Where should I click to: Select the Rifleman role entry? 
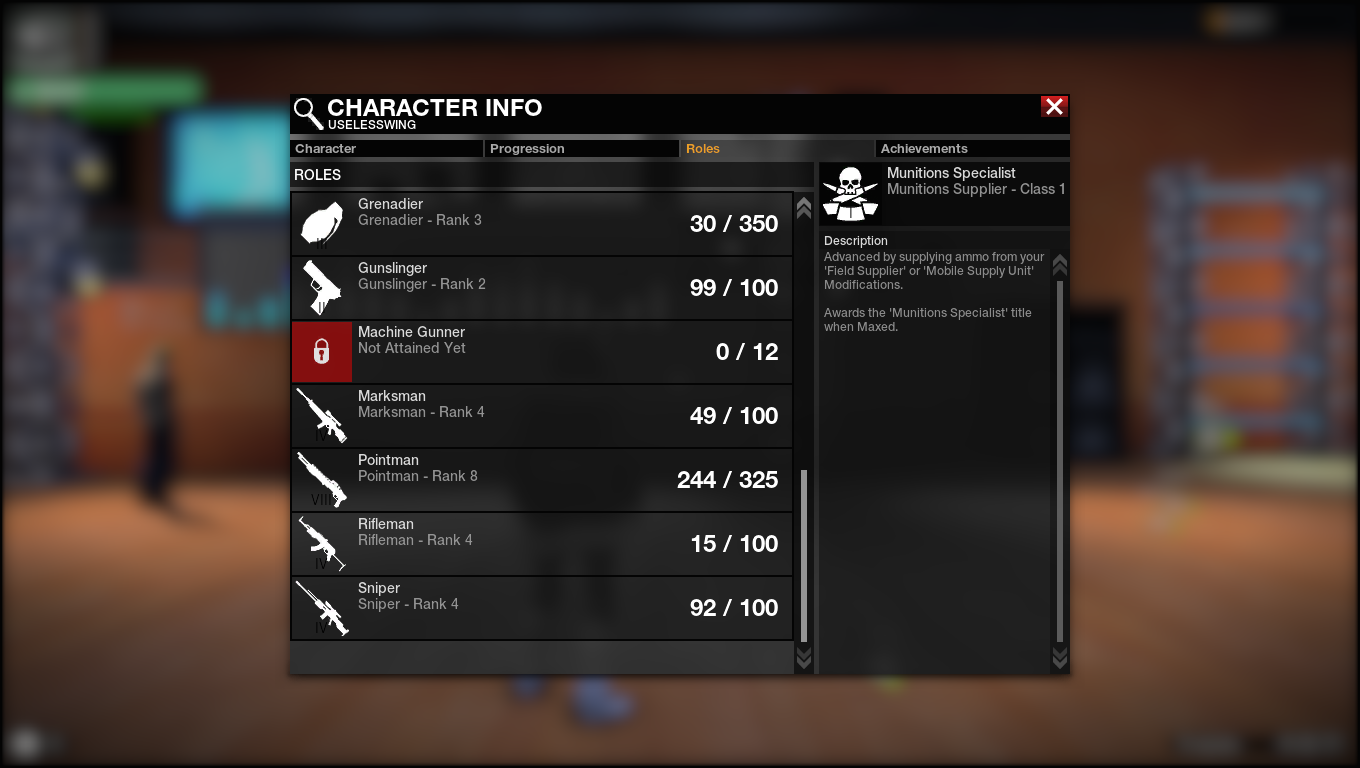click(541, 544)
